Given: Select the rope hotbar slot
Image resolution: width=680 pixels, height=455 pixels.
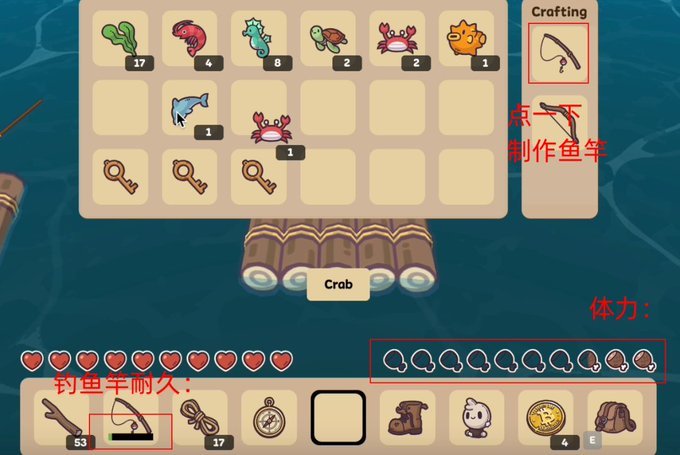Looking at the screenshot, I should (199, 417).
